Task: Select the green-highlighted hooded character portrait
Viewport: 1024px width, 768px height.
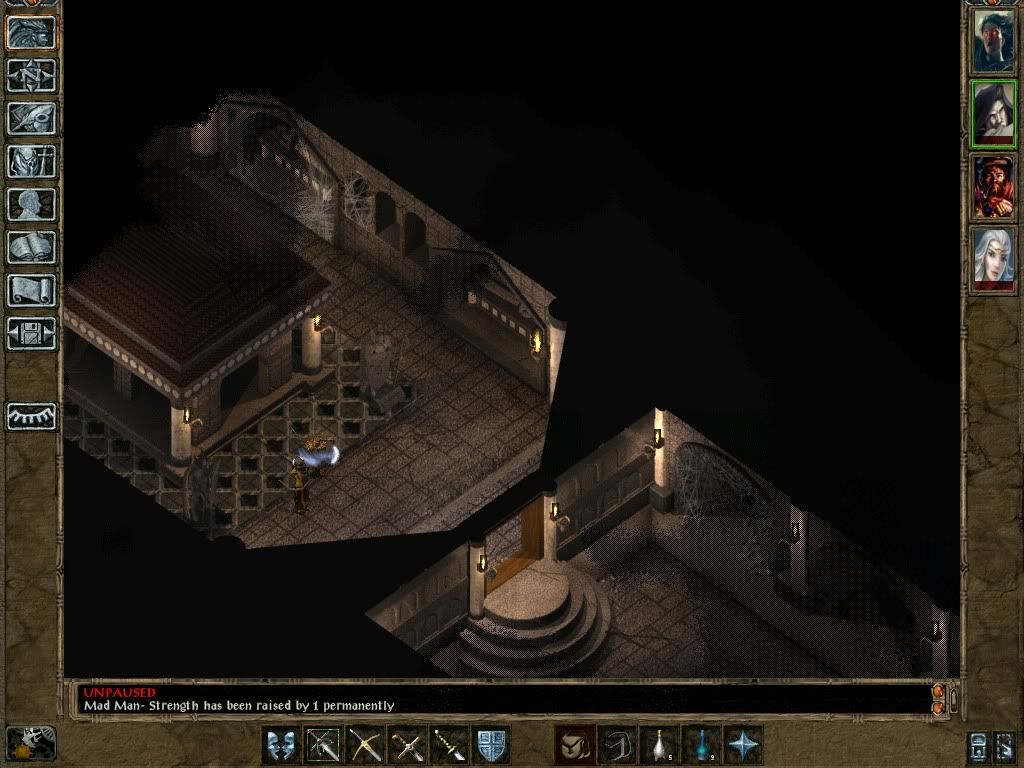Action: (x=993, y=114)
